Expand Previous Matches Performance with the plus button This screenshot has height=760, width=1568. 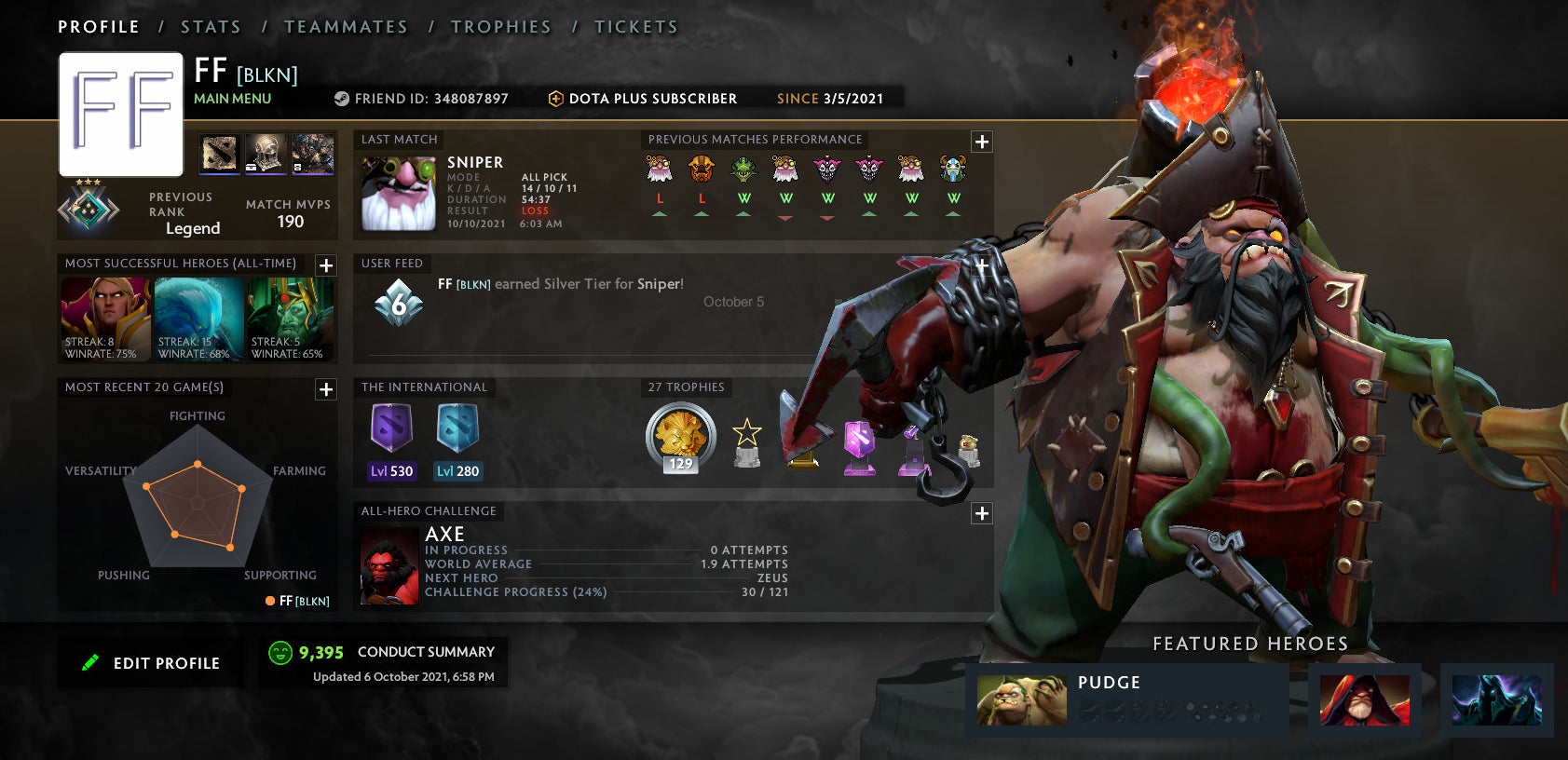click(981, 142)
